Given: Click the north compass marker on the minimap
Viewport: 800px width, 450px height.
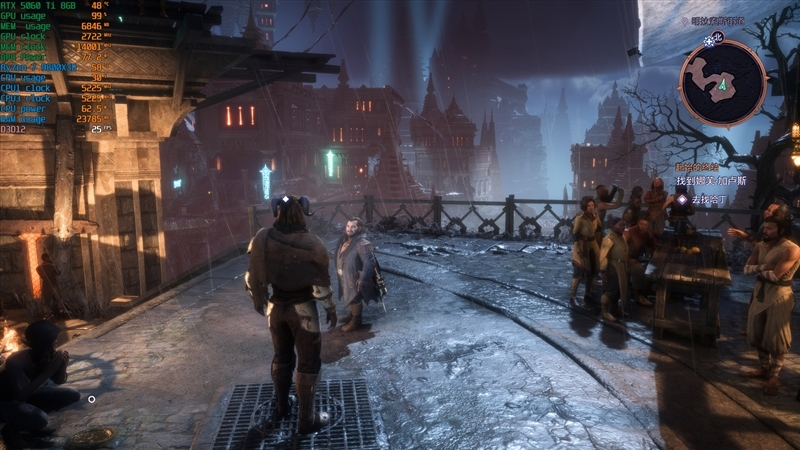Looking at the screenshot, I should [713, 39].
